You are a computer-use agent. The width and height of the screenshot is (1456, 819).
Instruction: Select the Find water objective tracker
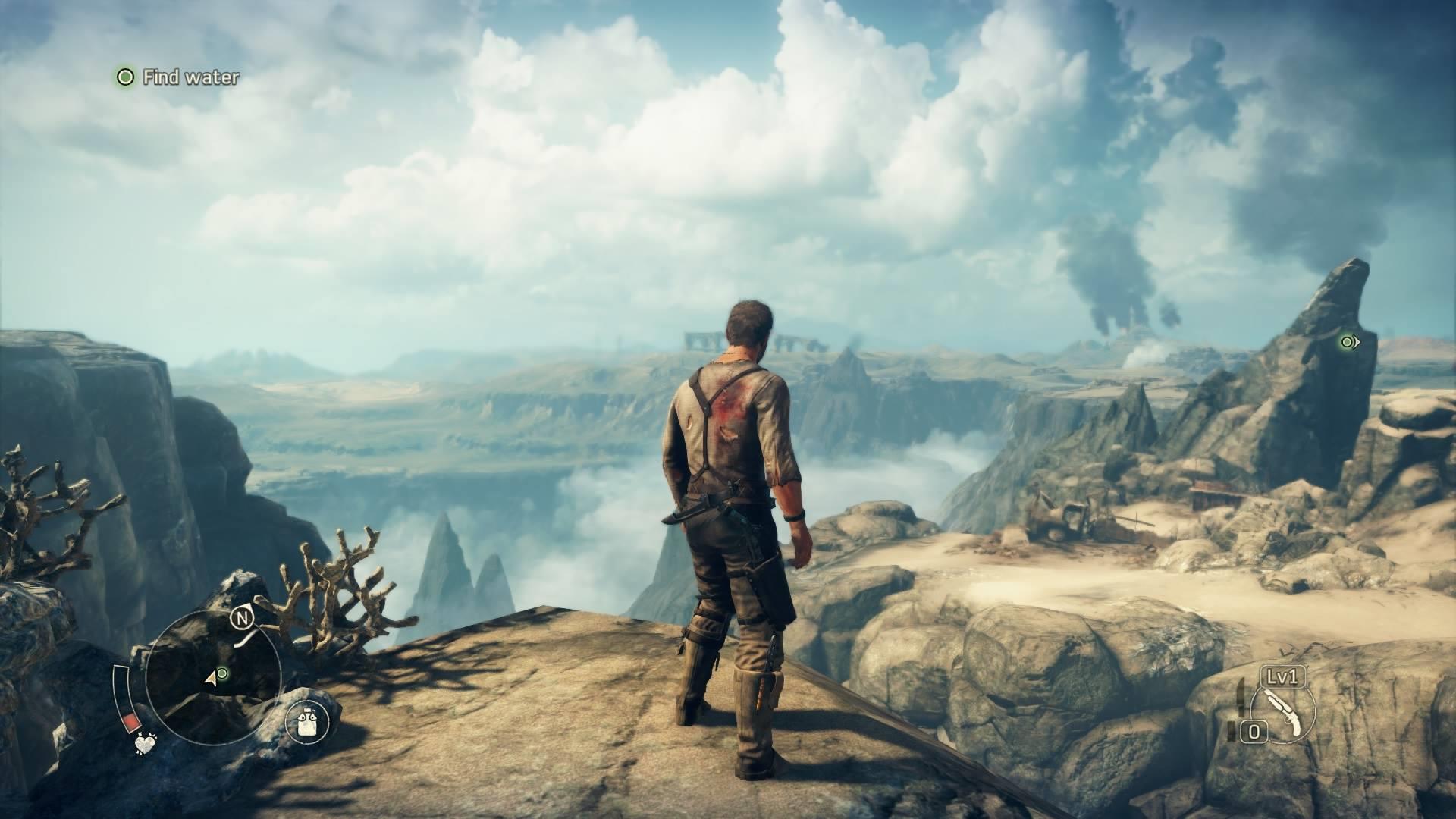pos(179,77)
